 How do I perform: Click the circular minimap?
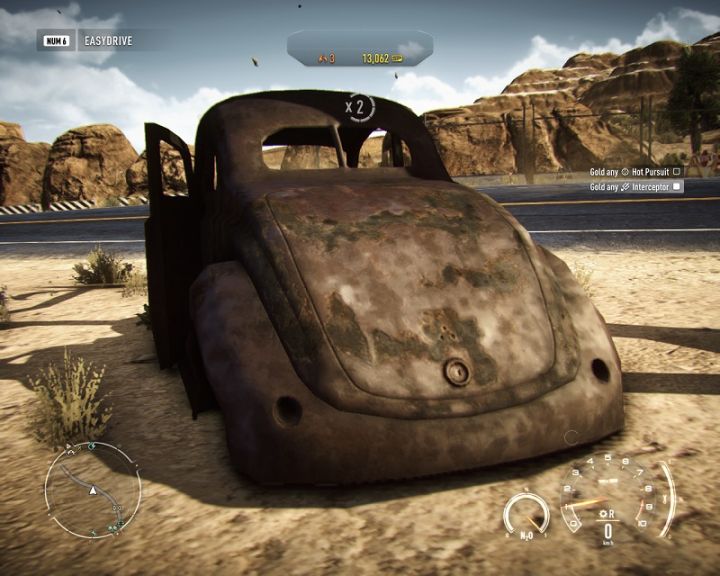point(92,490)
